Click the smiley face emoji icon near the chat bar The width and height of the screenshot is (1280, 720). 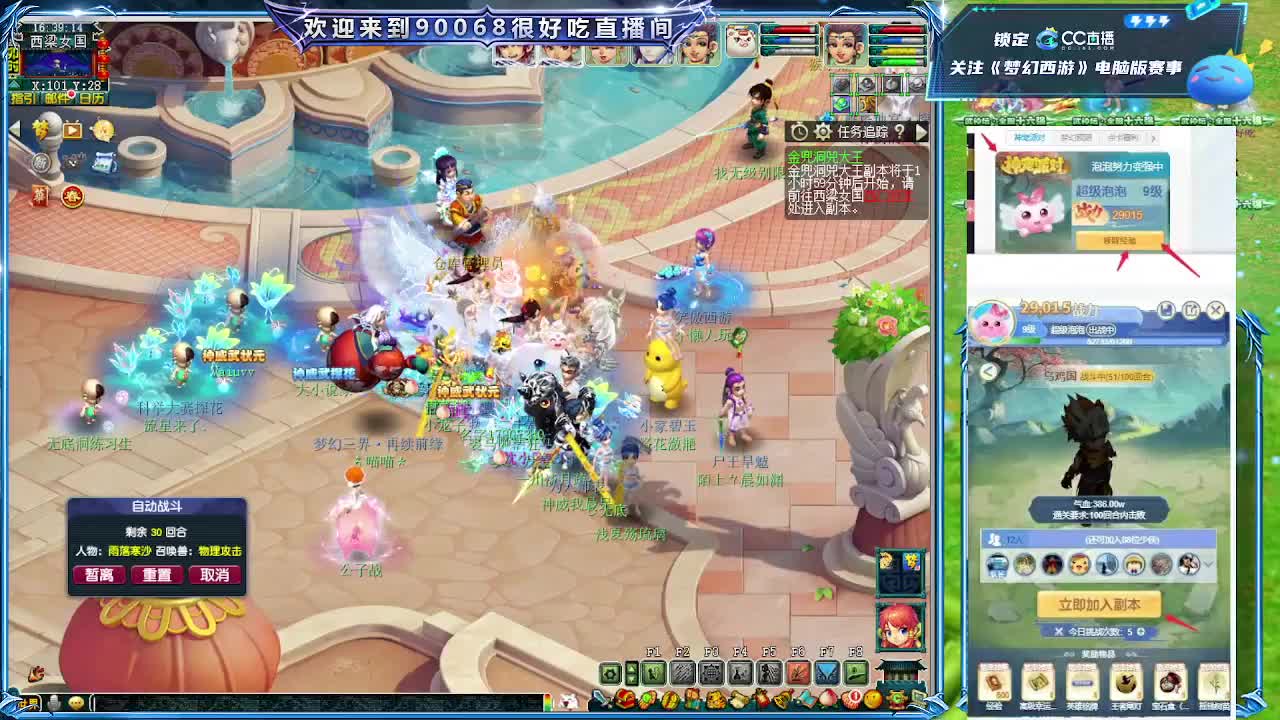click(75, 701)
